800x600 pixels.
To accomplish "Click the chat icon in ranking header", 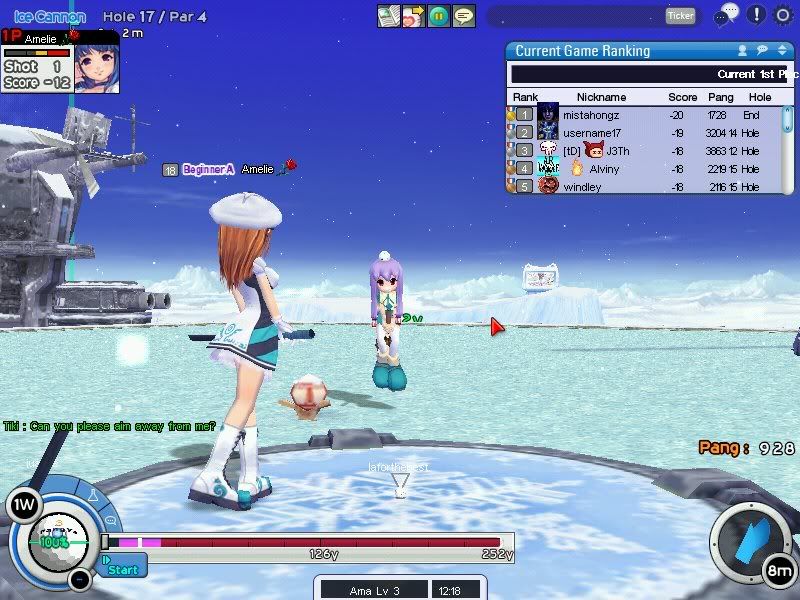I will pos(762,51).
